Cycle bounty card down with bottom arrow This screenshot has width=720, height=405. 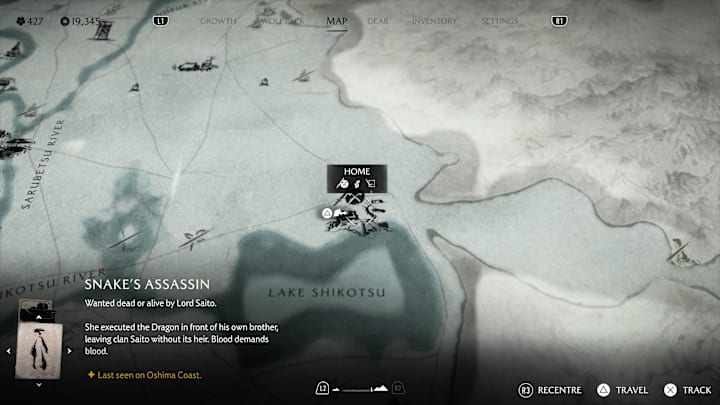pyautogui.click(x=40, y=383)
